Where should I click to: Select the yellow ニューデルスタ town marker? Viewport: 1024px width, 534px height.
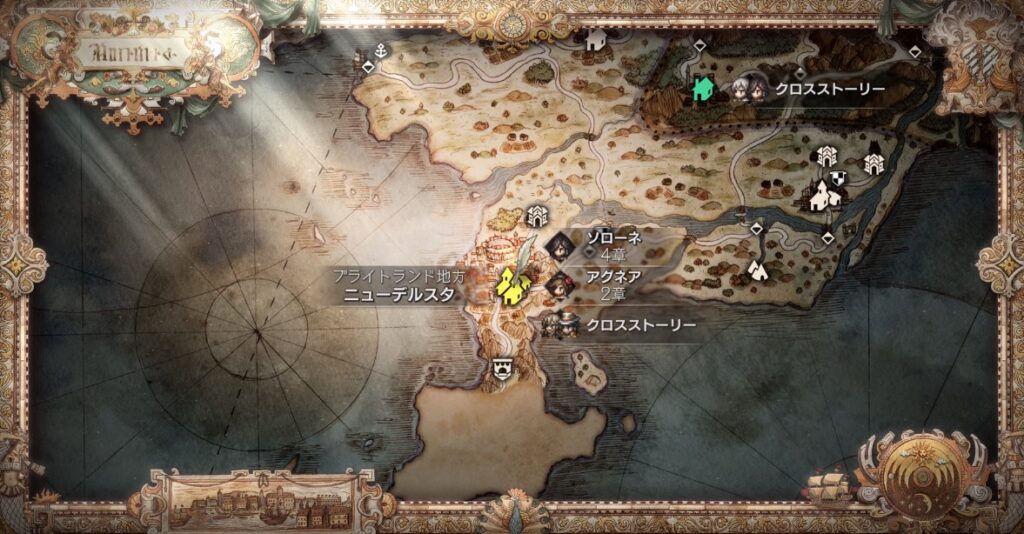512,287
